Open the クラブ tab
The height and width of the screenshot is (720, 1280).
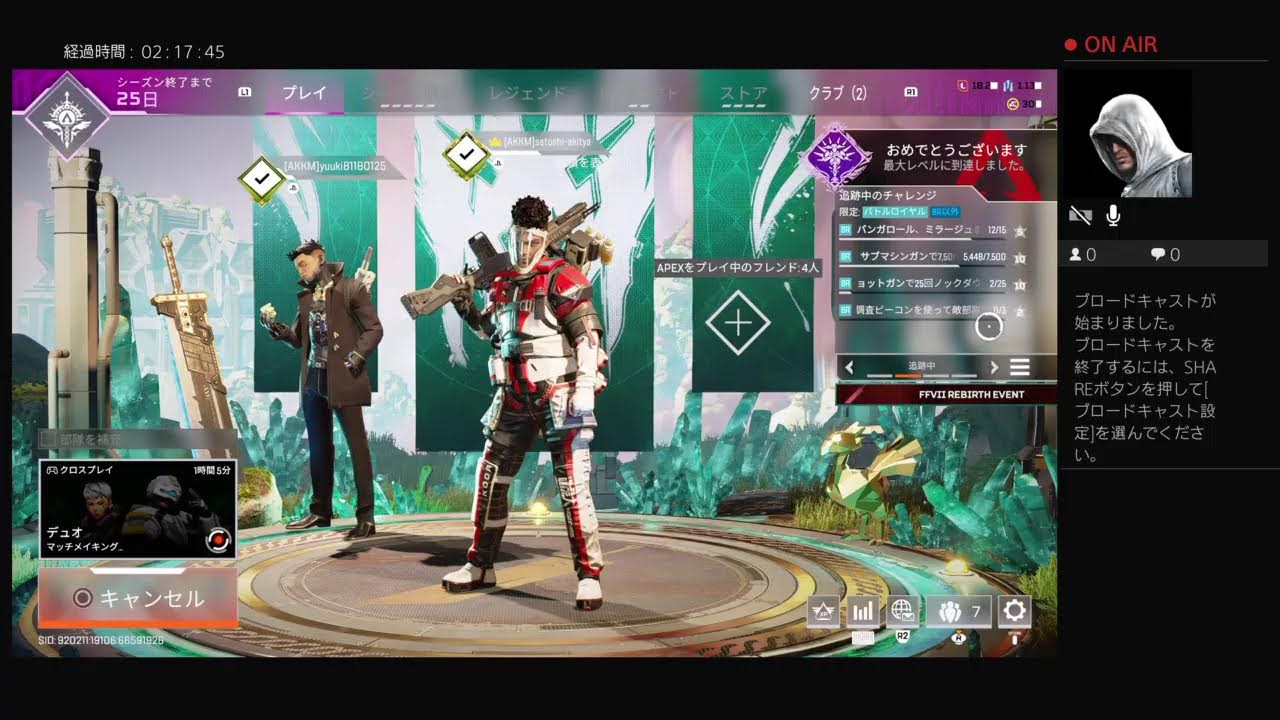click(837, 94)
